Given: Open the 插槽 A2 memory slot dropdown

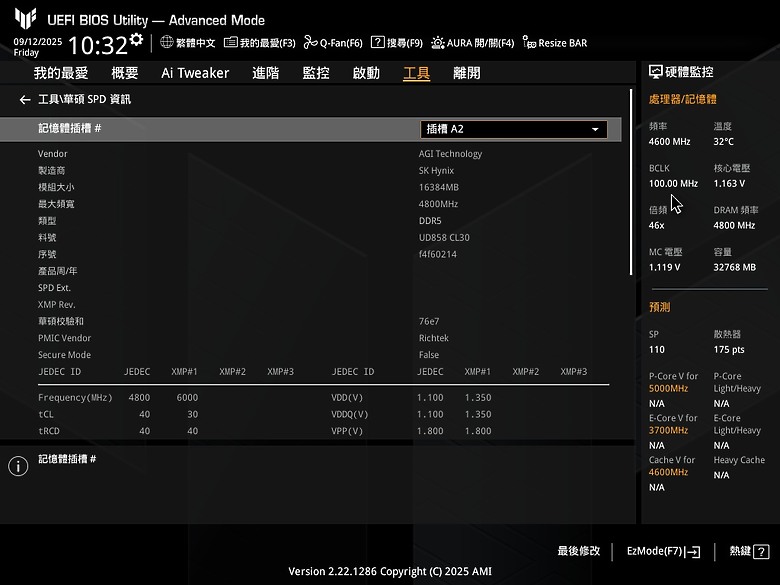Looking at the screenshot, I should coord(514,129).
